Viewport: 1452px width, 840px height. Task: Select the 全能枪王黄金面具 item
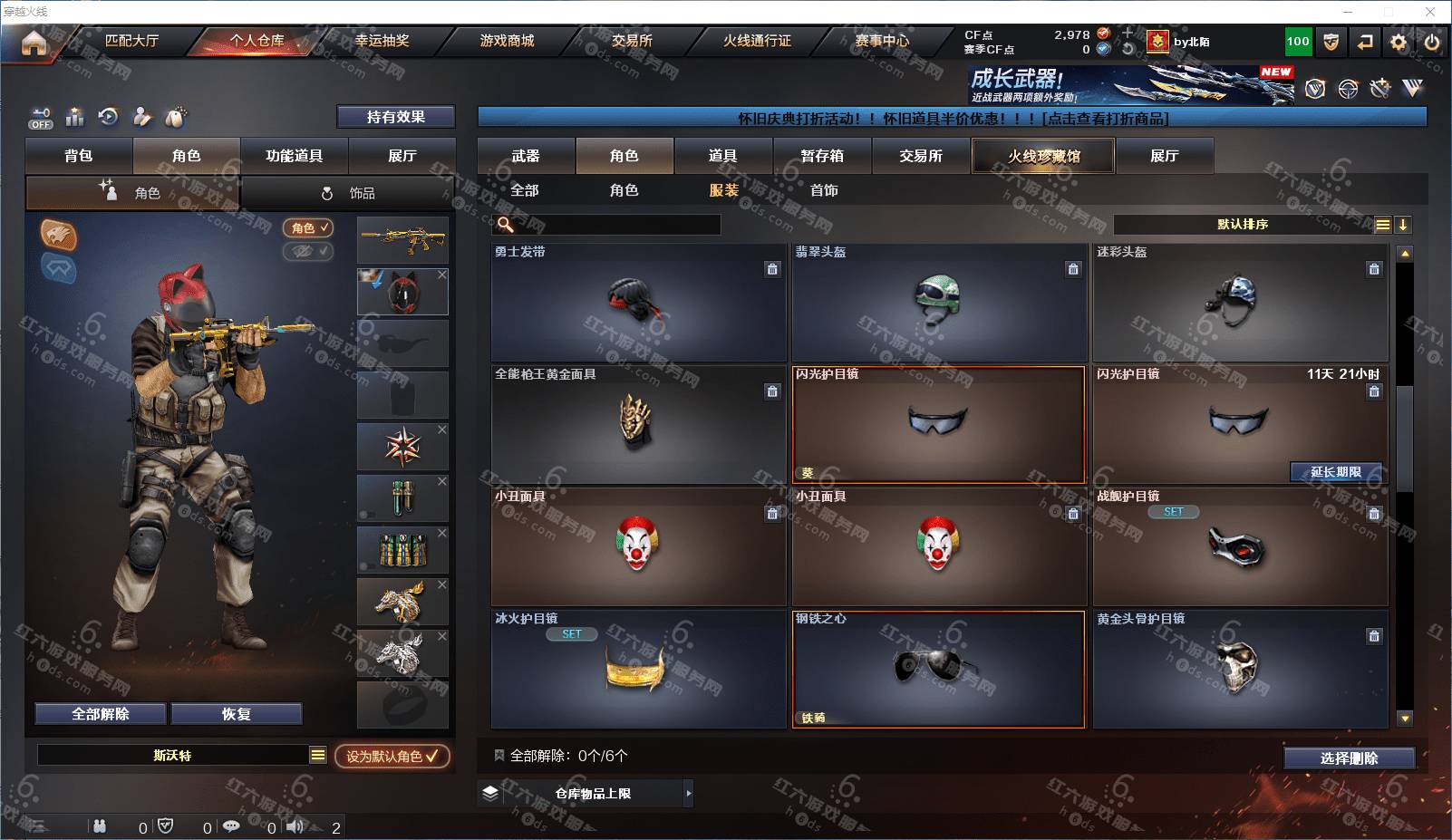(638, 425)
